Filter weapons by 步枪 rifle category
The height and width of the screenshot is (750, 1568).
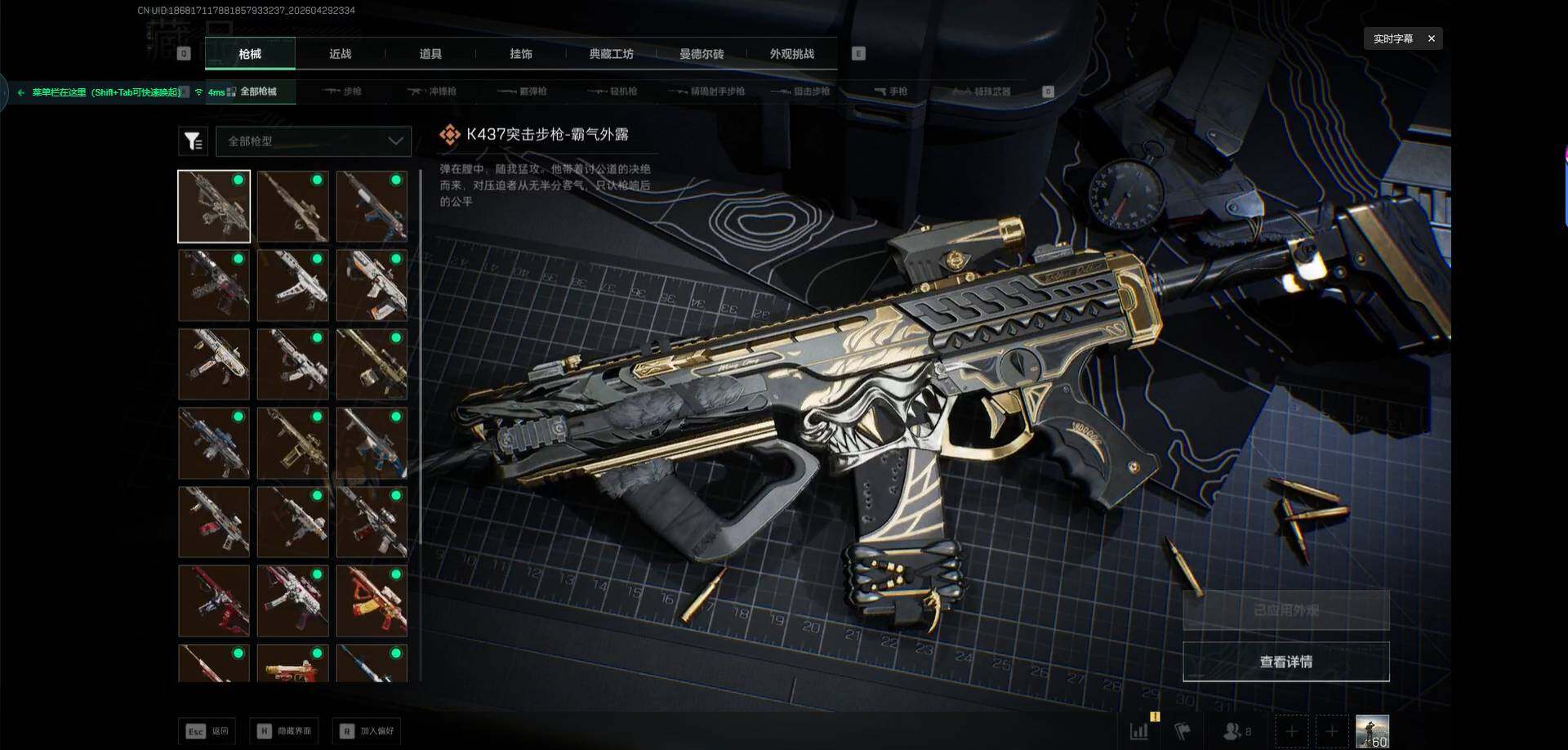[x=343, y=92]
